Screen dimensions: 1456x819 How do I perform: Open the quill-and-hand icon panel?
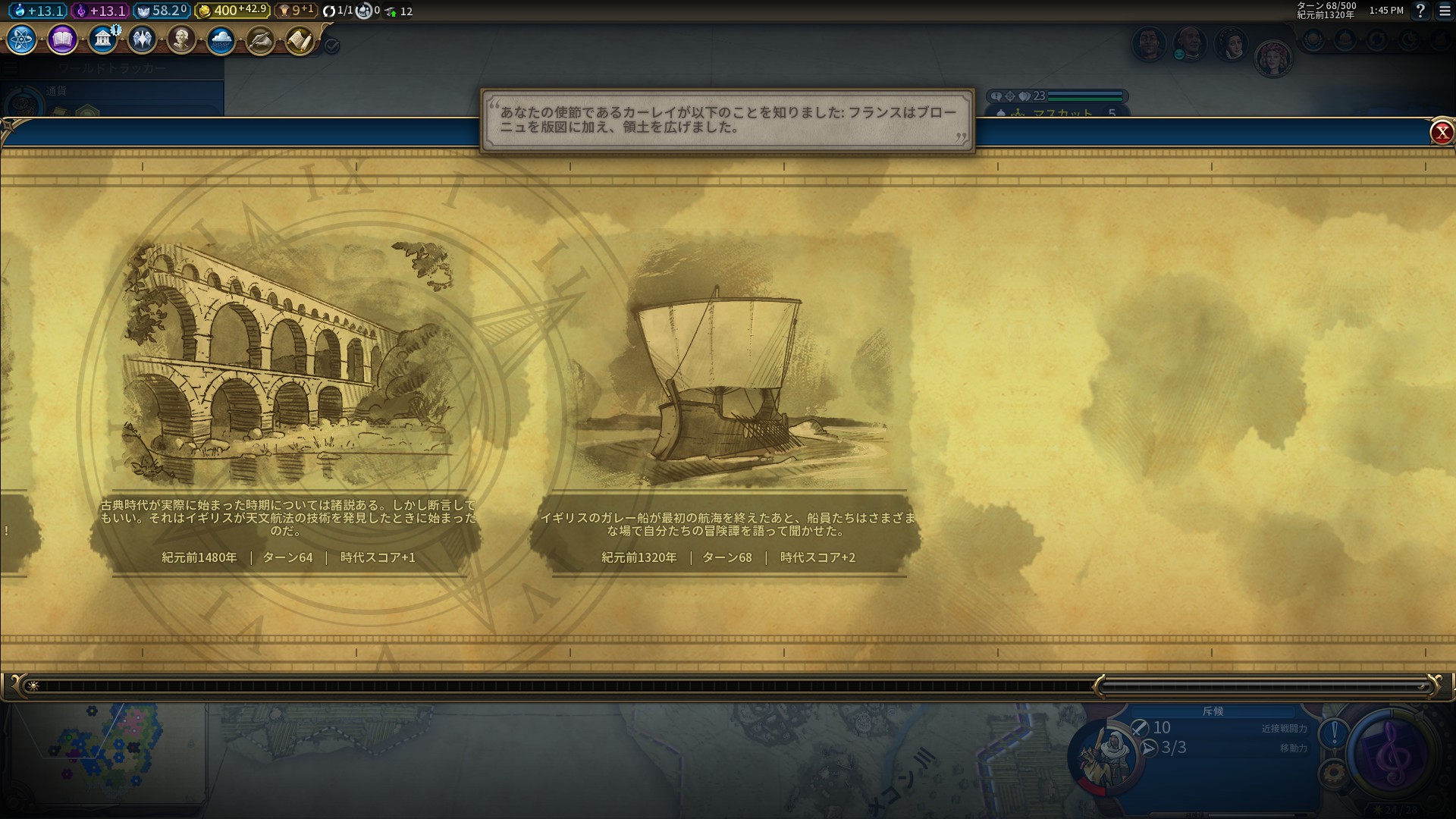coord(260,40)
